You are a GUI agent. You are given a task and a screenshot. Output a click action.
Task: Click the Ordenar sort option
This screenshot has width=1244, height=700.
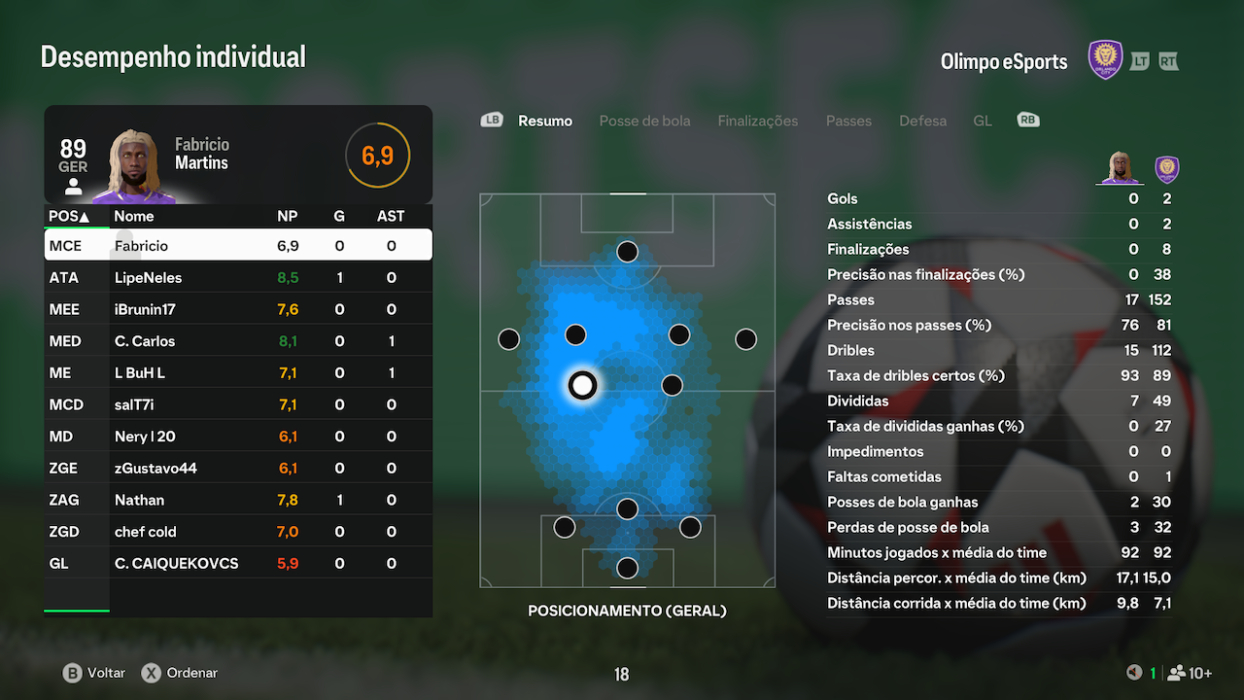pos(180,673)
